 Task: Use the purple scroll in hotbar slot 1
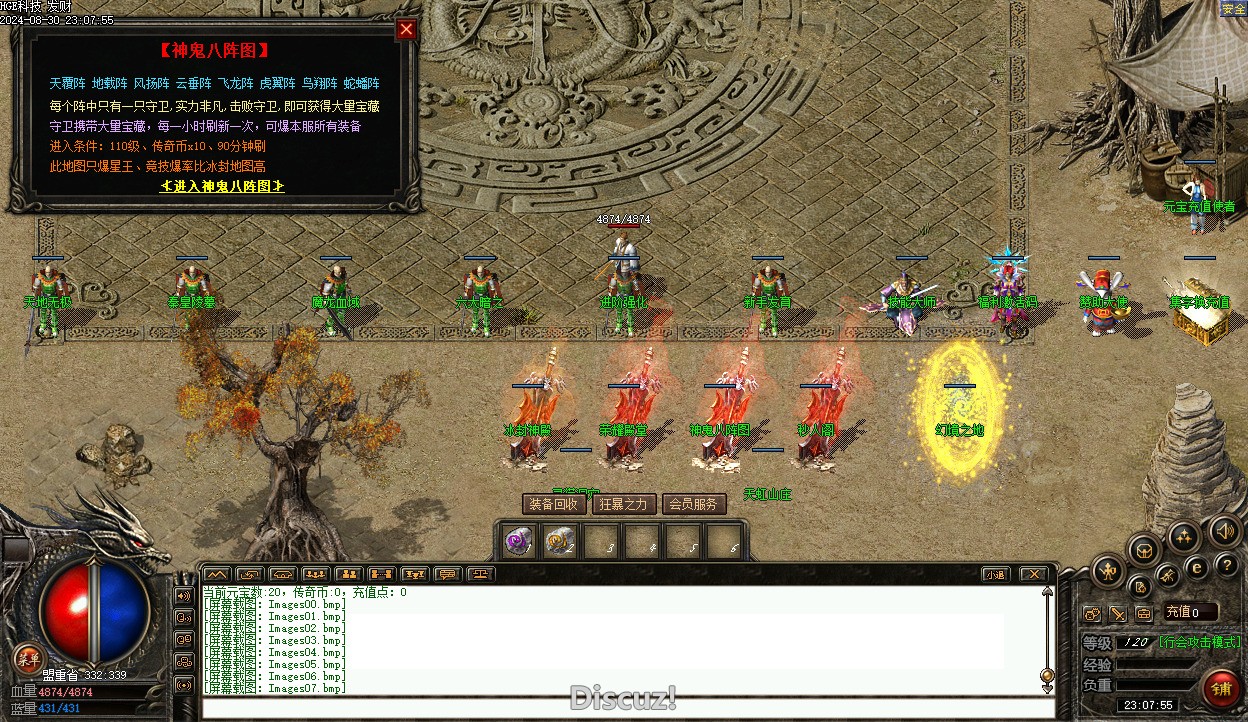coord(517,542)
